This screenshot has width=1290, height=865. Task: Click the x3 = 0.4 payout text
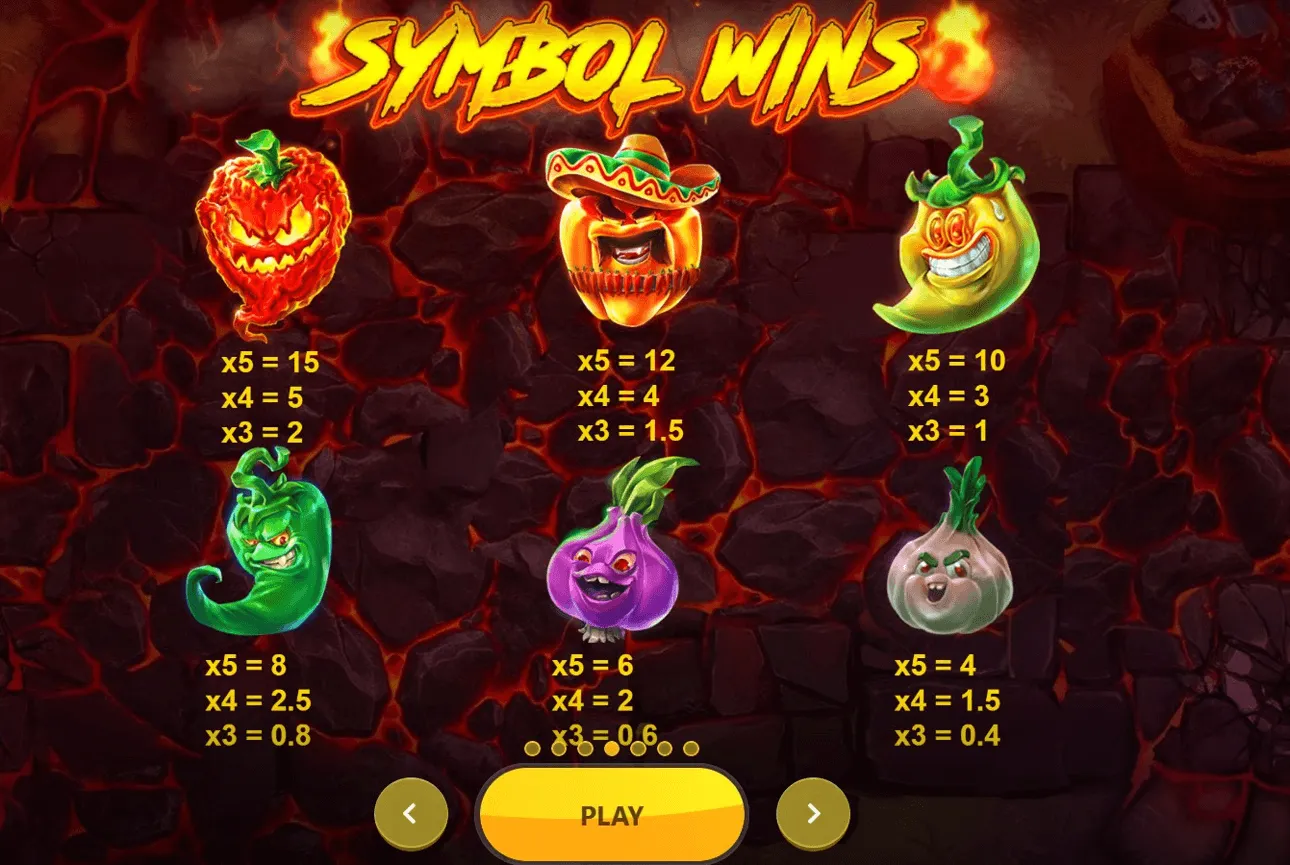(946, 735)
